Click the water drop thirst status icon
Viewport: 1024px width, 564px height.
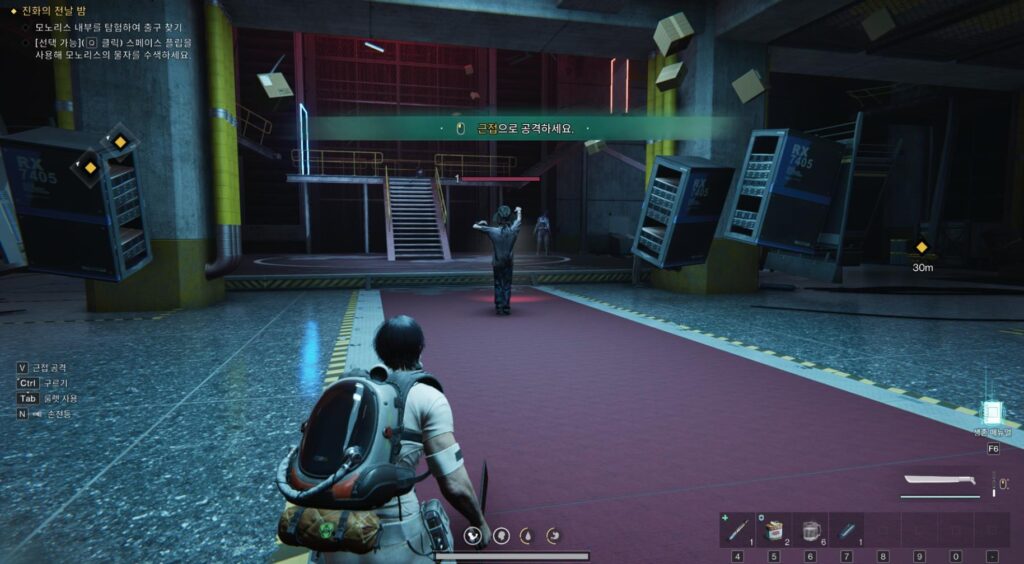tap(527, 536)
